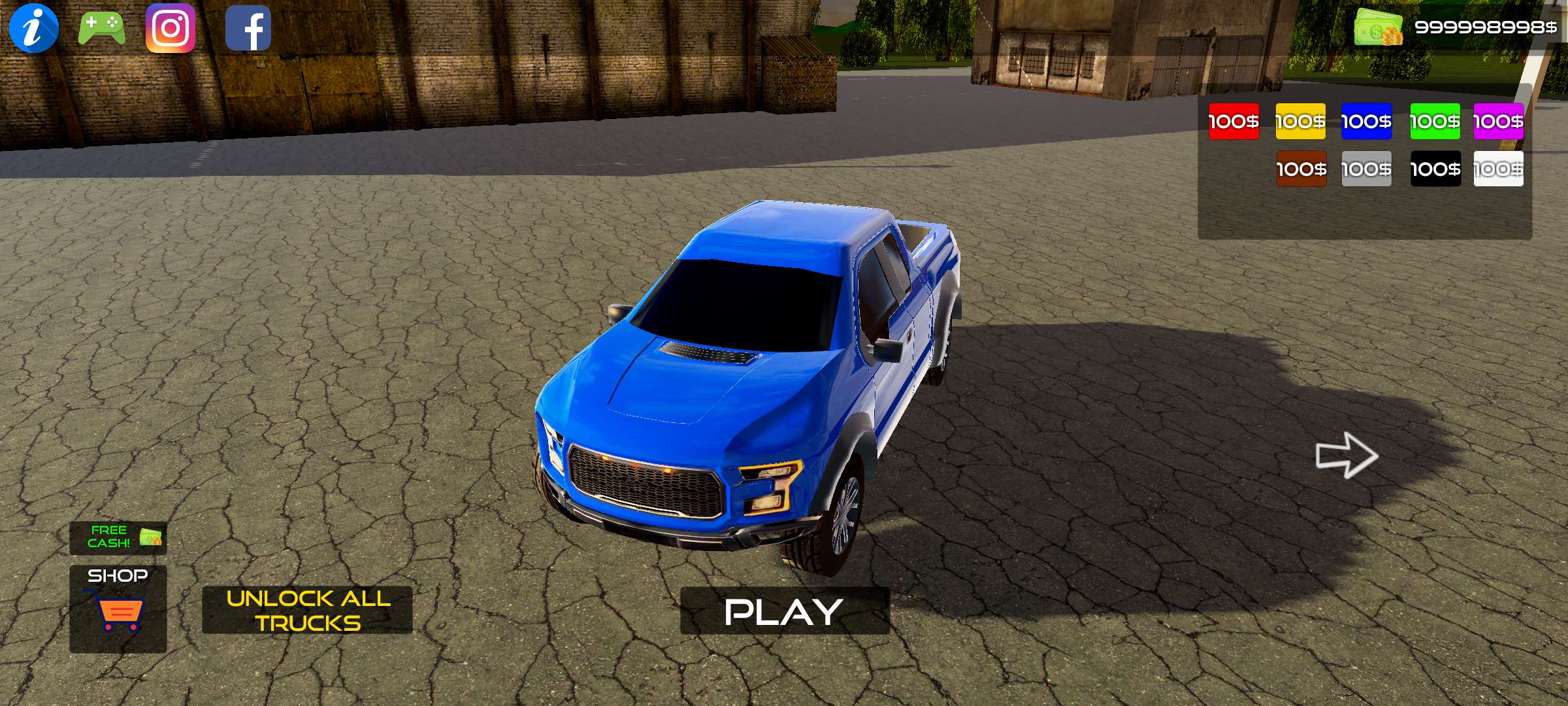Viewport: 1568px width, 706px height.
Task: Select the purple paint swatch
Action: point(1500,122)
